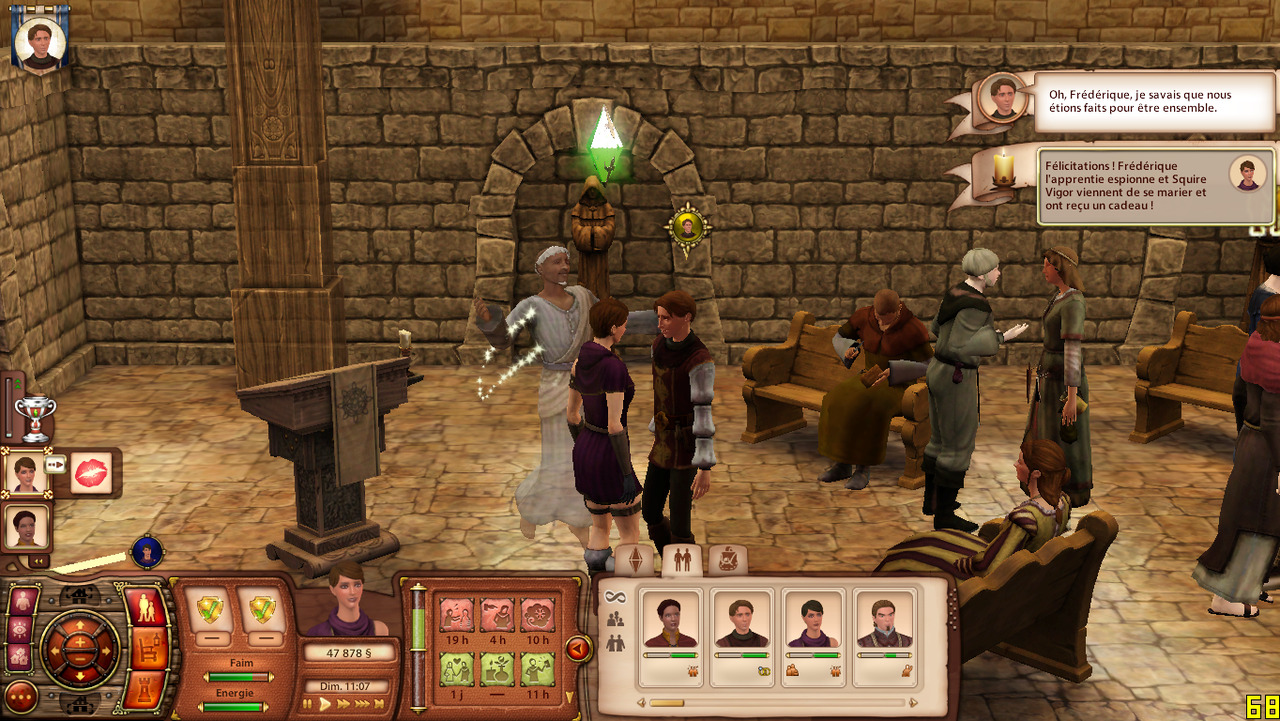
Task: Open the quest trophy goblet
Action: pos(36,416)
